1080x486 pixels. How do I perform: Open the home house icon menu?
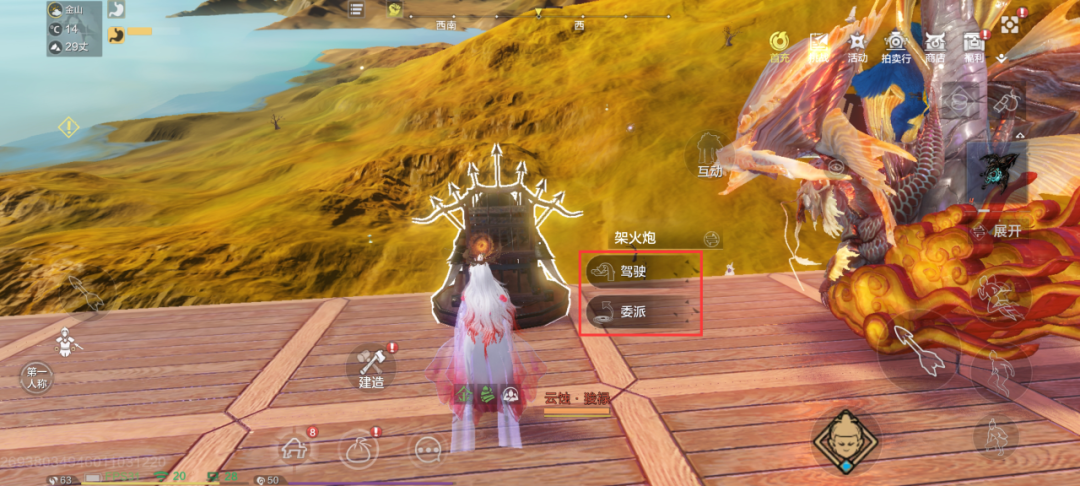coord(294,448)
